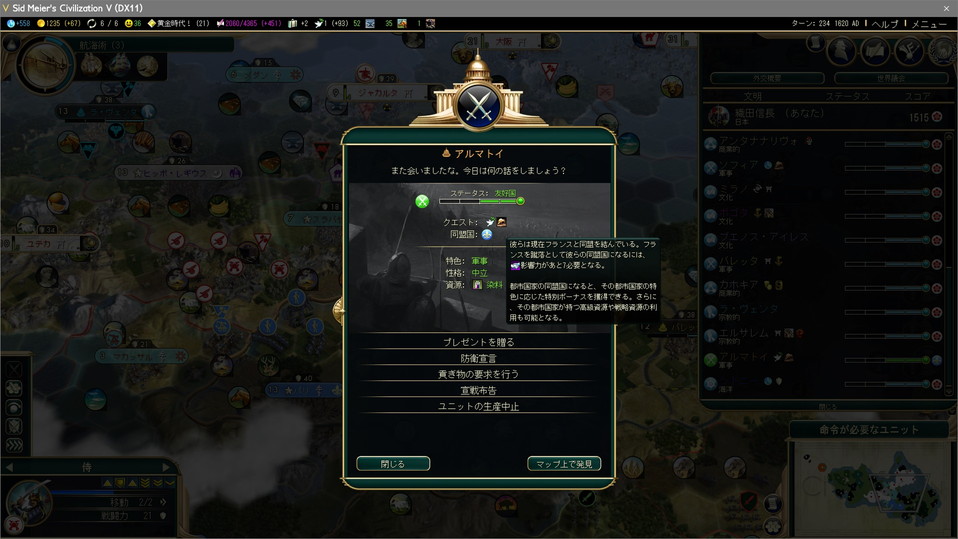Choose プレゼントを贈る (give a gift)
The width and height of the screenshot is (958, 539).
point(478,342)
